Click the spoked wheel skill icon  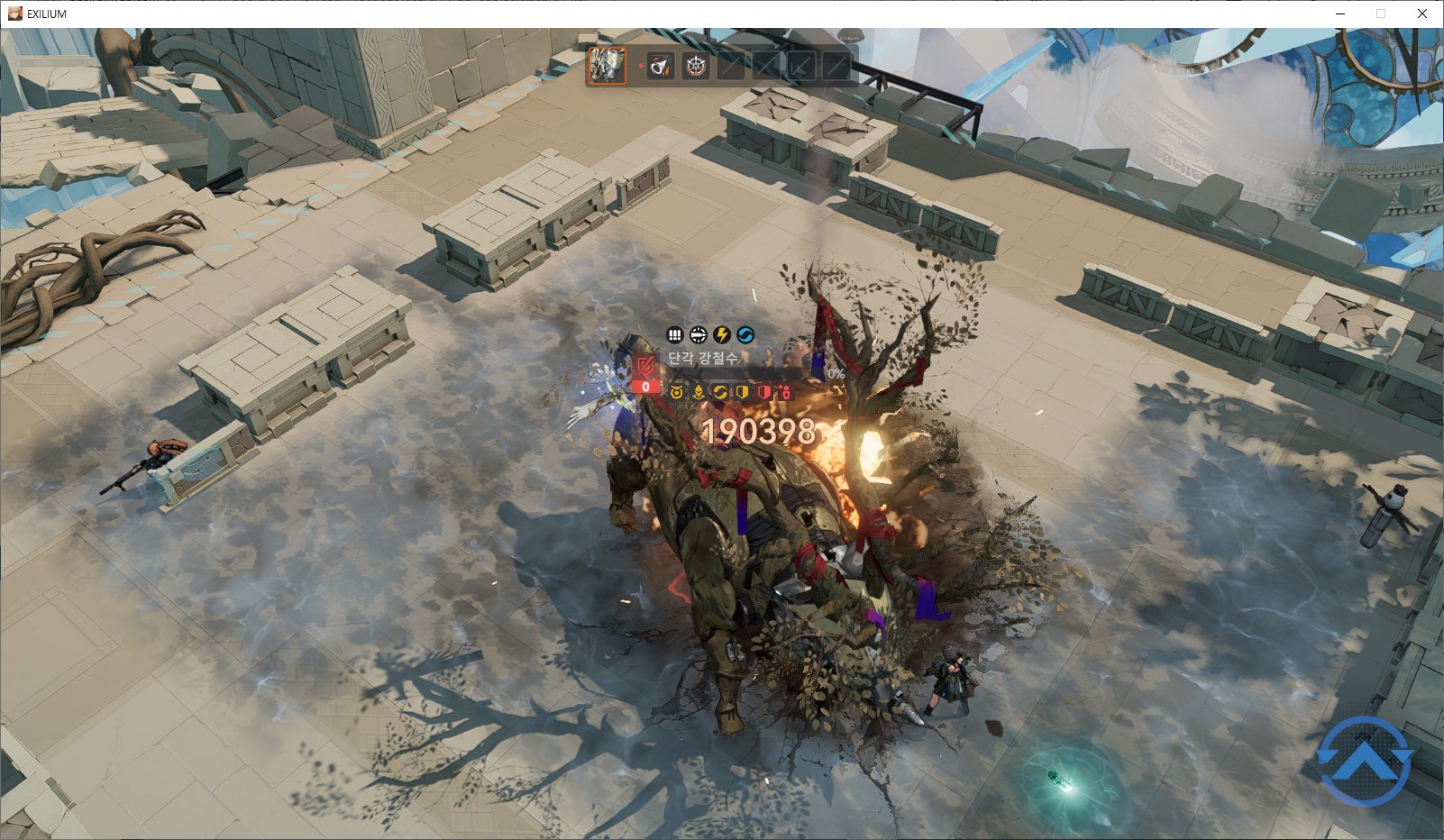pyautogui.click(x=695, y=66)
